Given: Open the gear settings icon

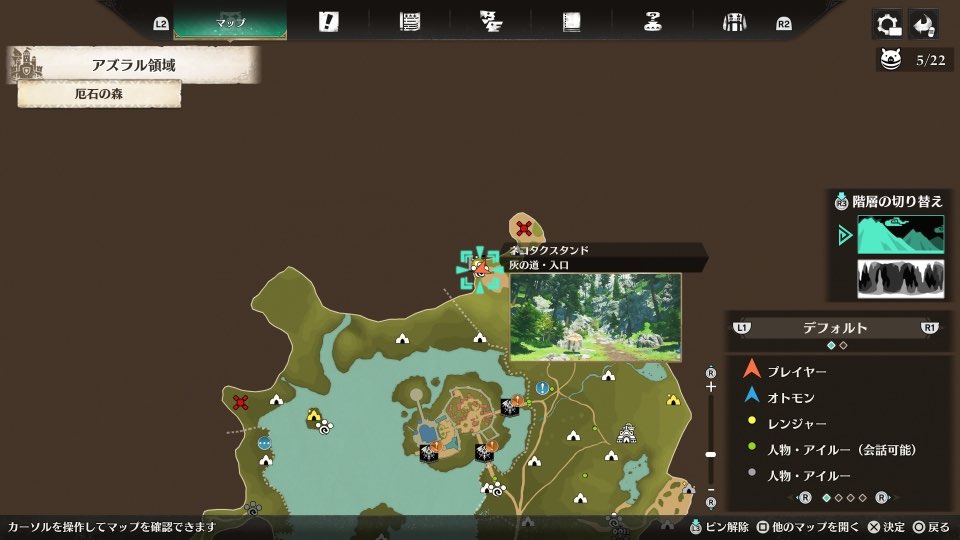Looking at the screenshot, I should [x=887, y=24].
